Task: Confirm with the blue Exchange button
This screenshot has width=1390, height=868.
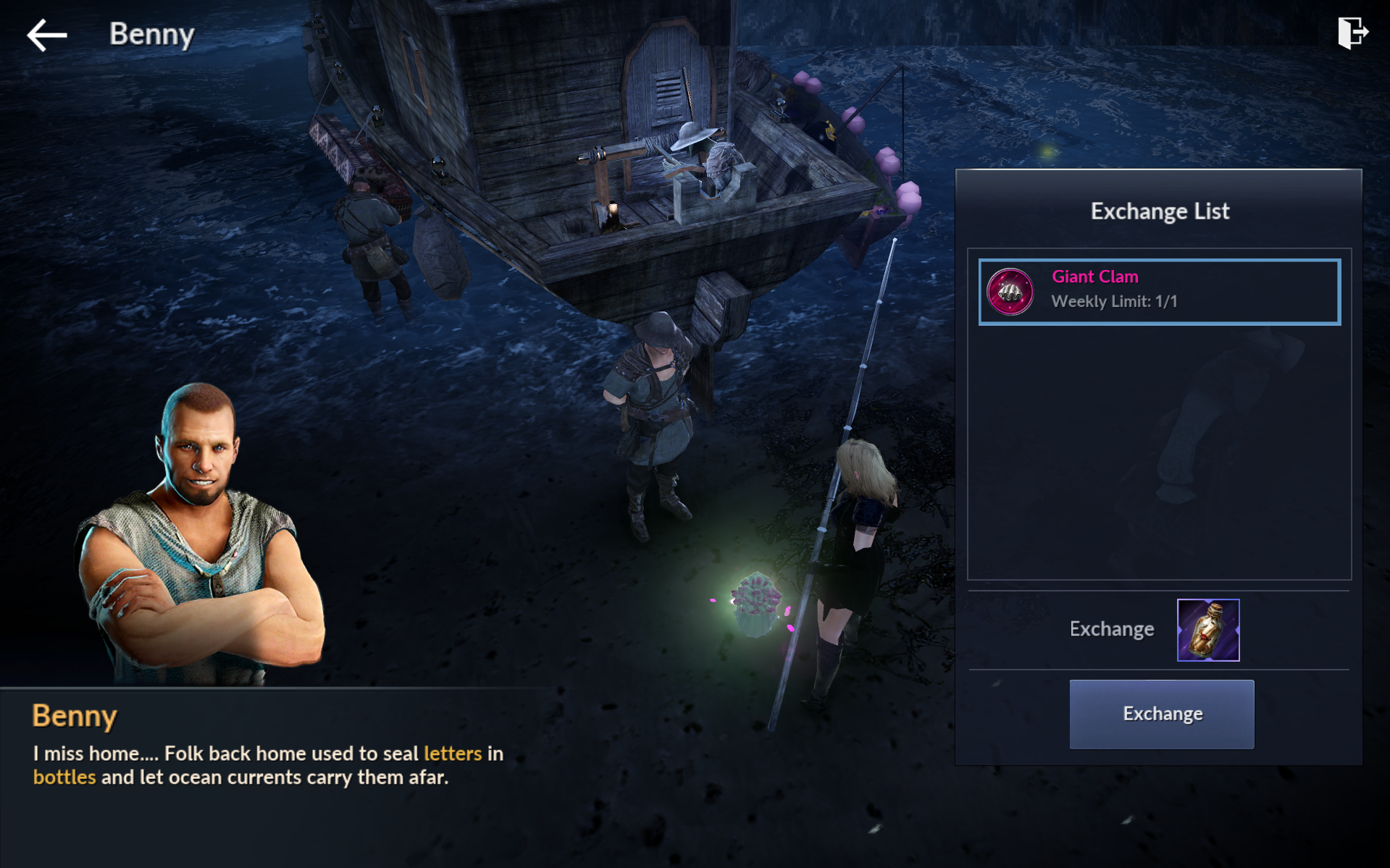Action: click(1161, 714)
